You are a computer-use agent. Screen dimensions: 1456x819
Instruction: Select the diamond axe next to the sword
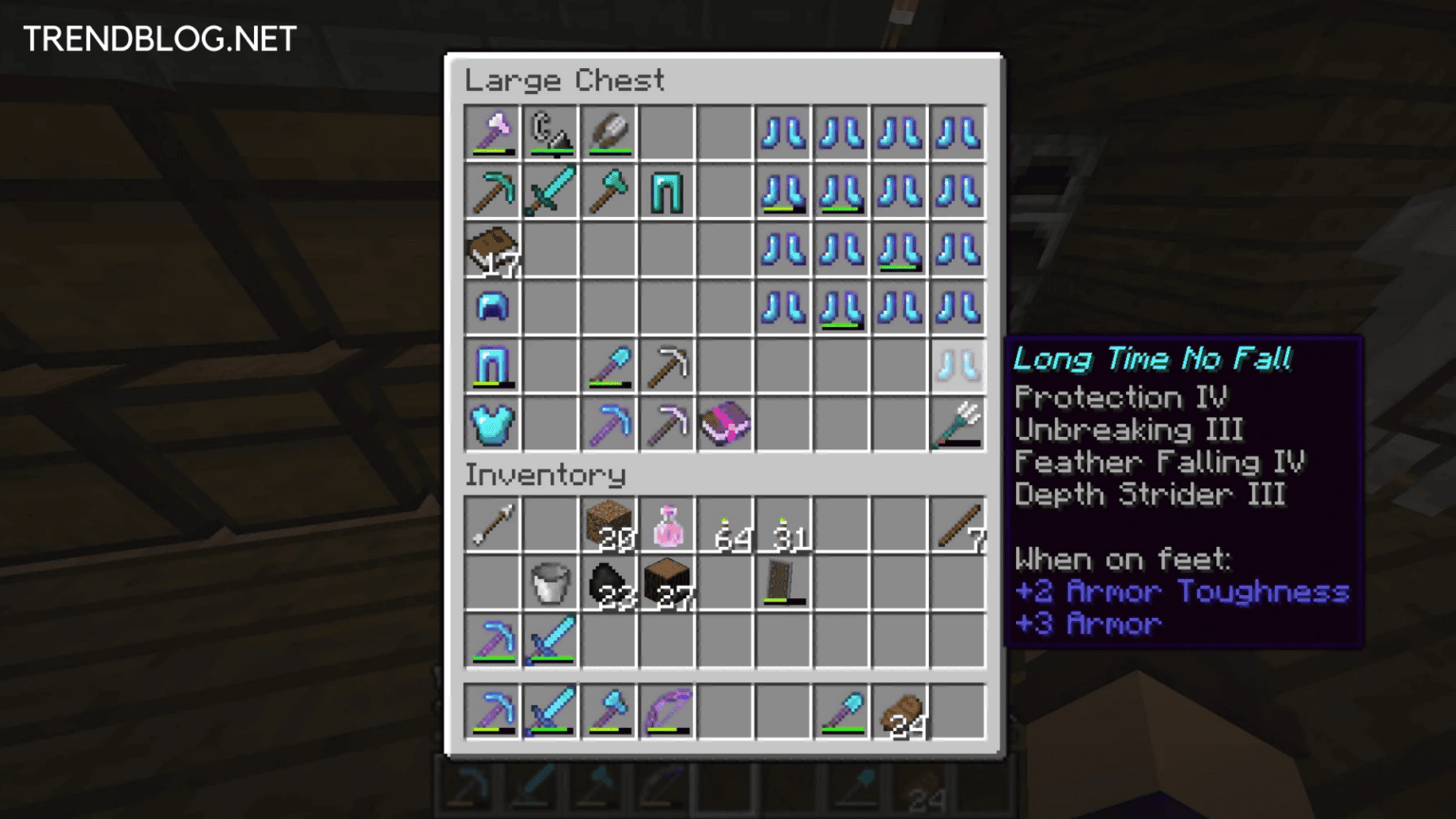609,191
